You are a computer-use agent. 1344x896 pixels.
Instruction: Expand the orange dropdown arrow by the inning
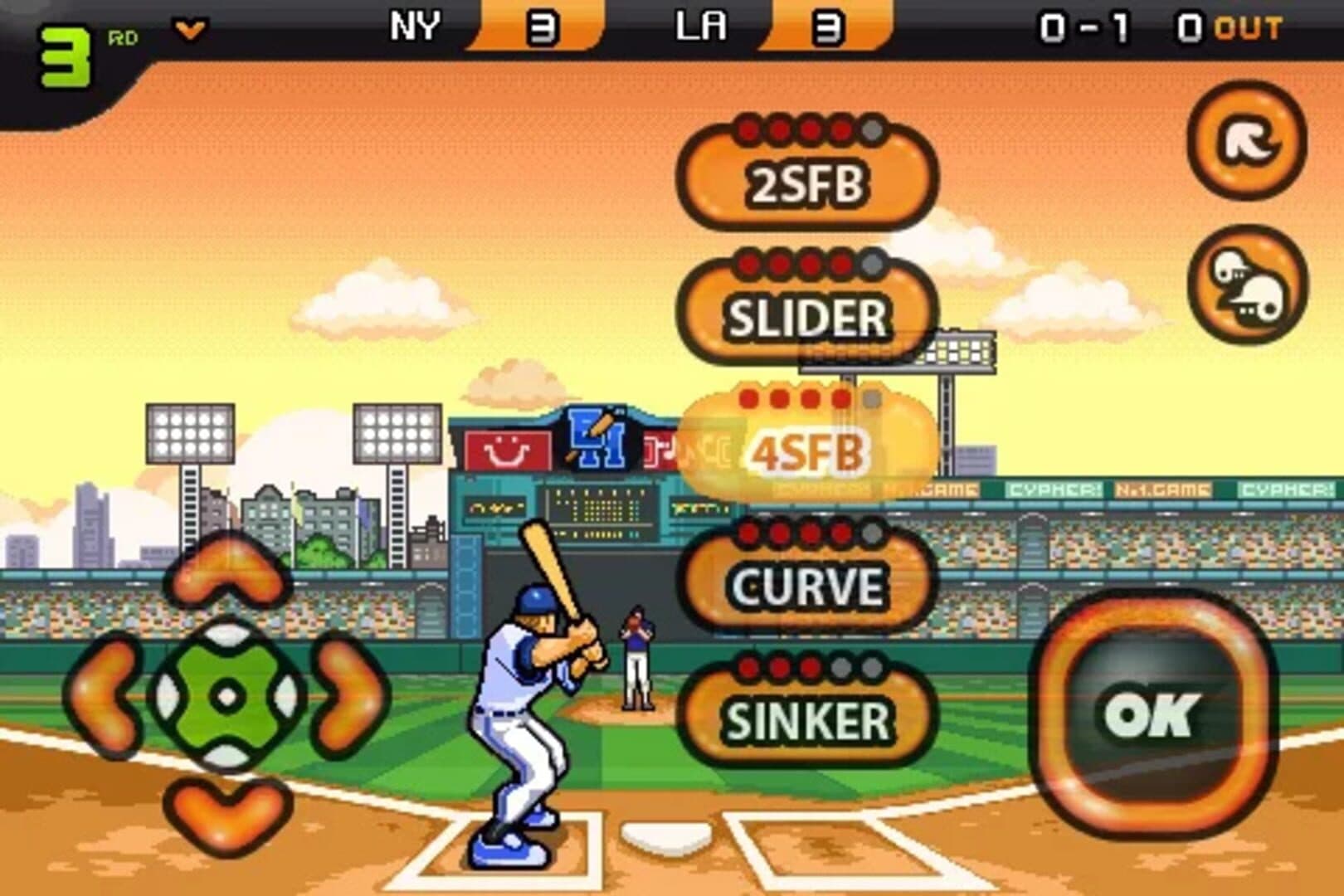(190, 32)
